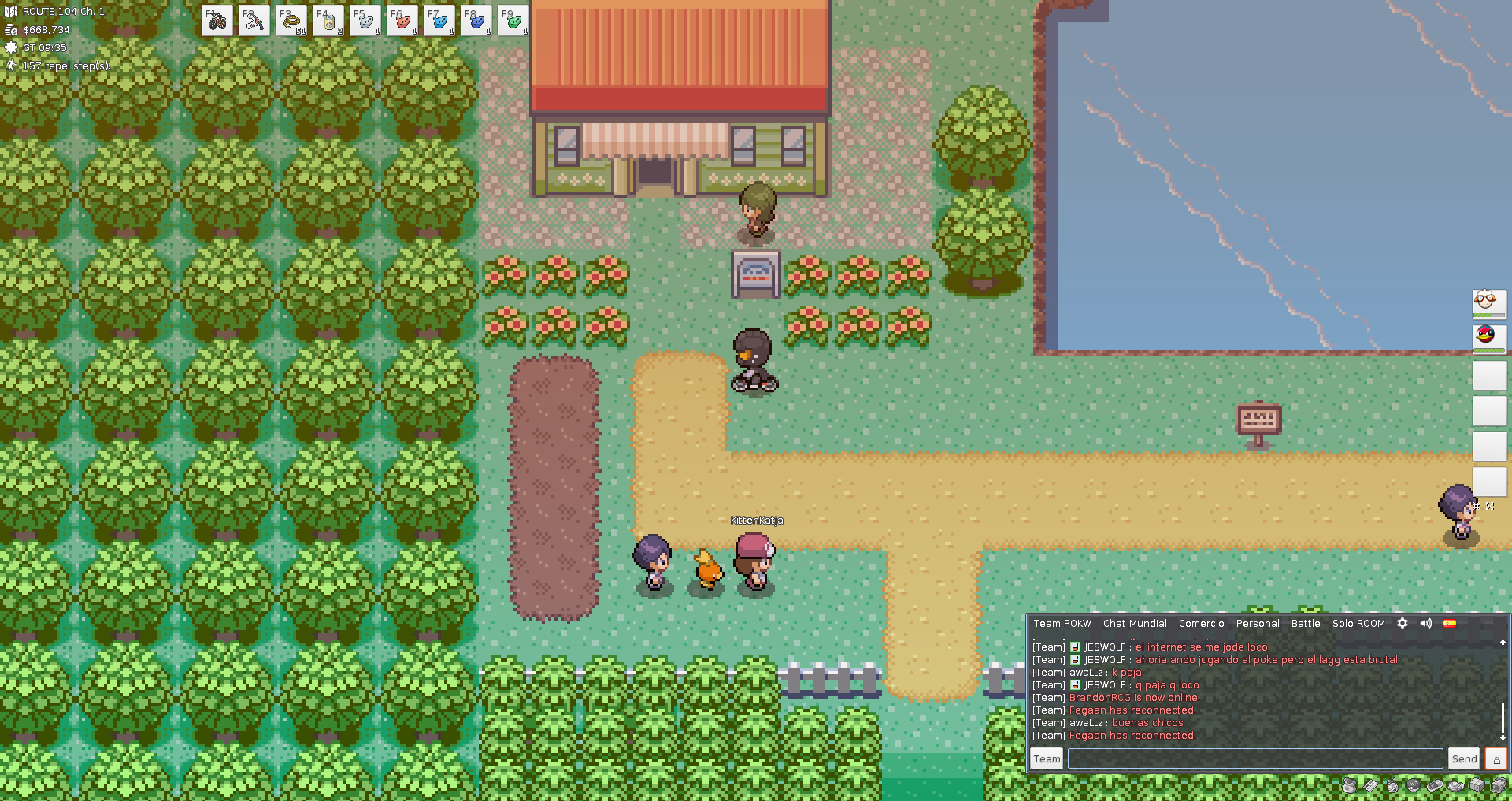The width and height of the screenshot is (1512, 801).
Task: Open the Comercio chat tab
Action: pyautogui.click(x=1201, y=623)
